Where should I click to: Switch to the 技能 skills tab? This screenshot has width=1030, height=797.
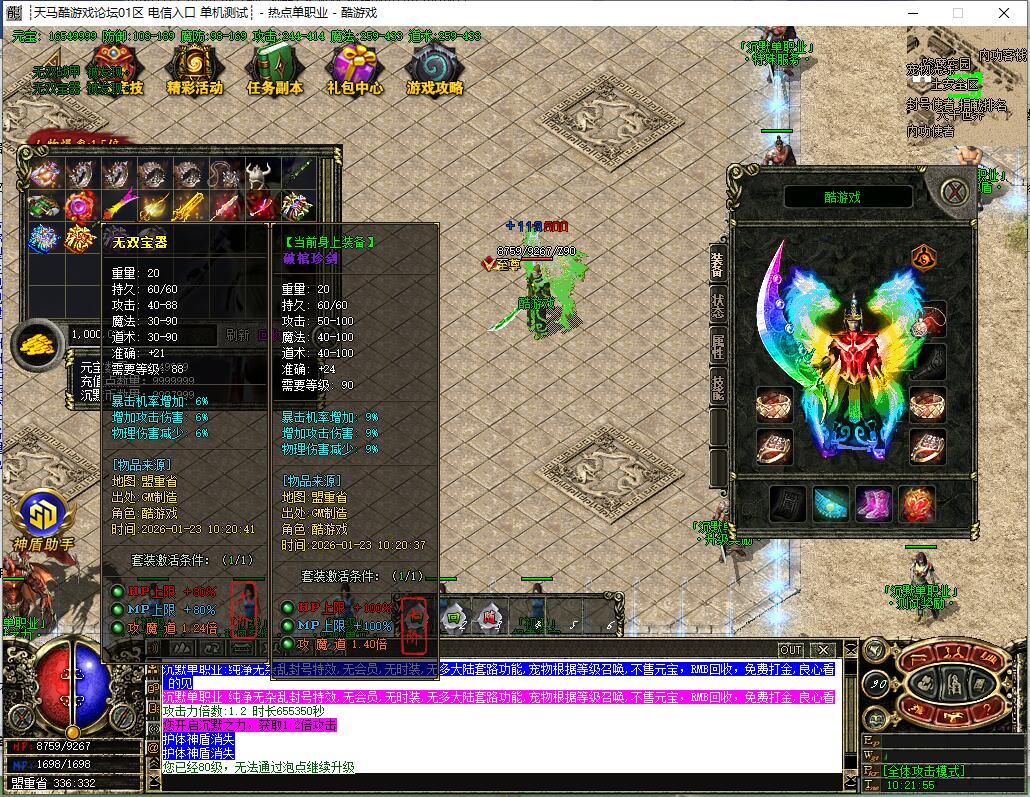[718, 387]
